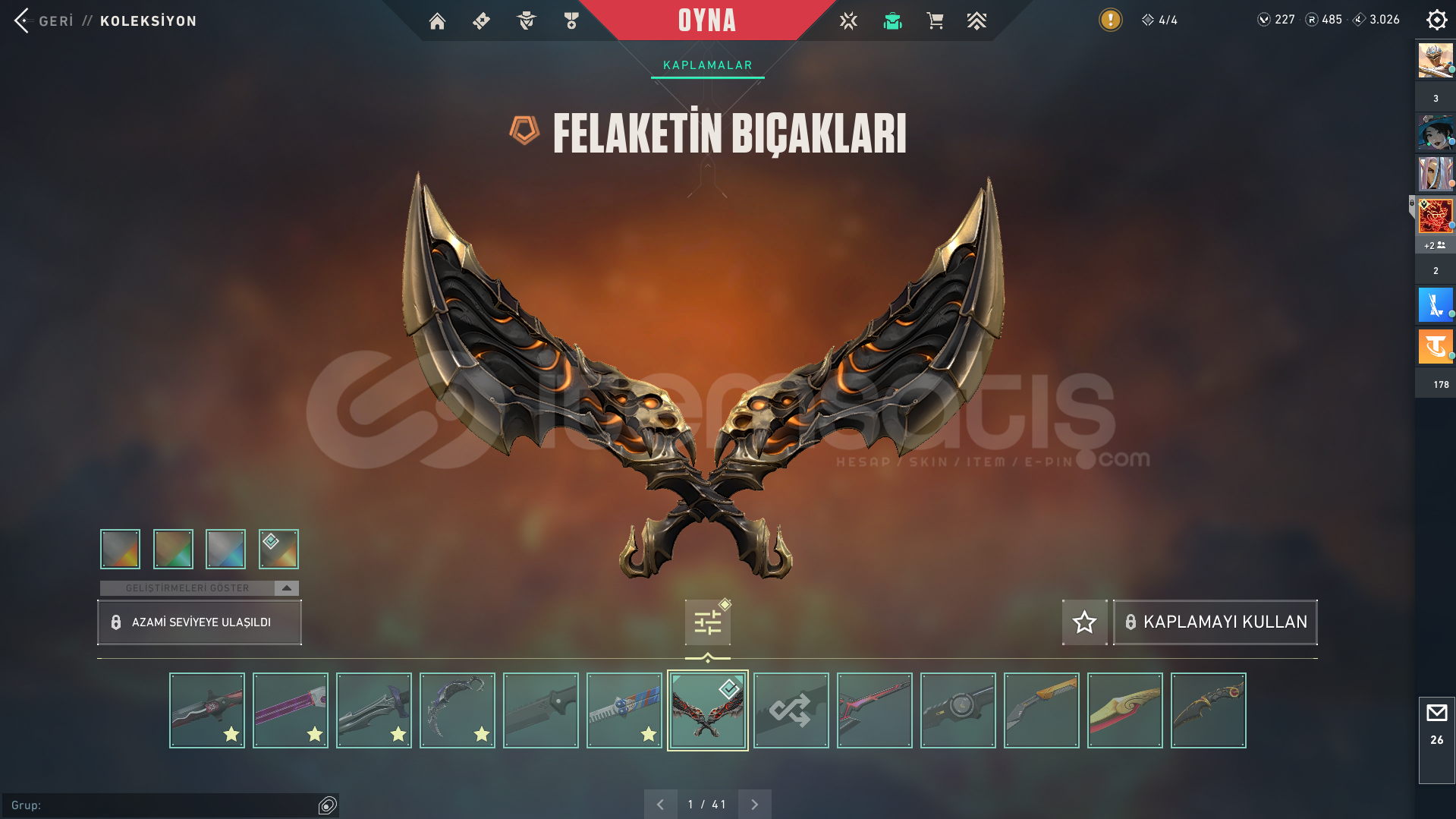Pick the silver chrome color swatch

click(x=225, y=549)
